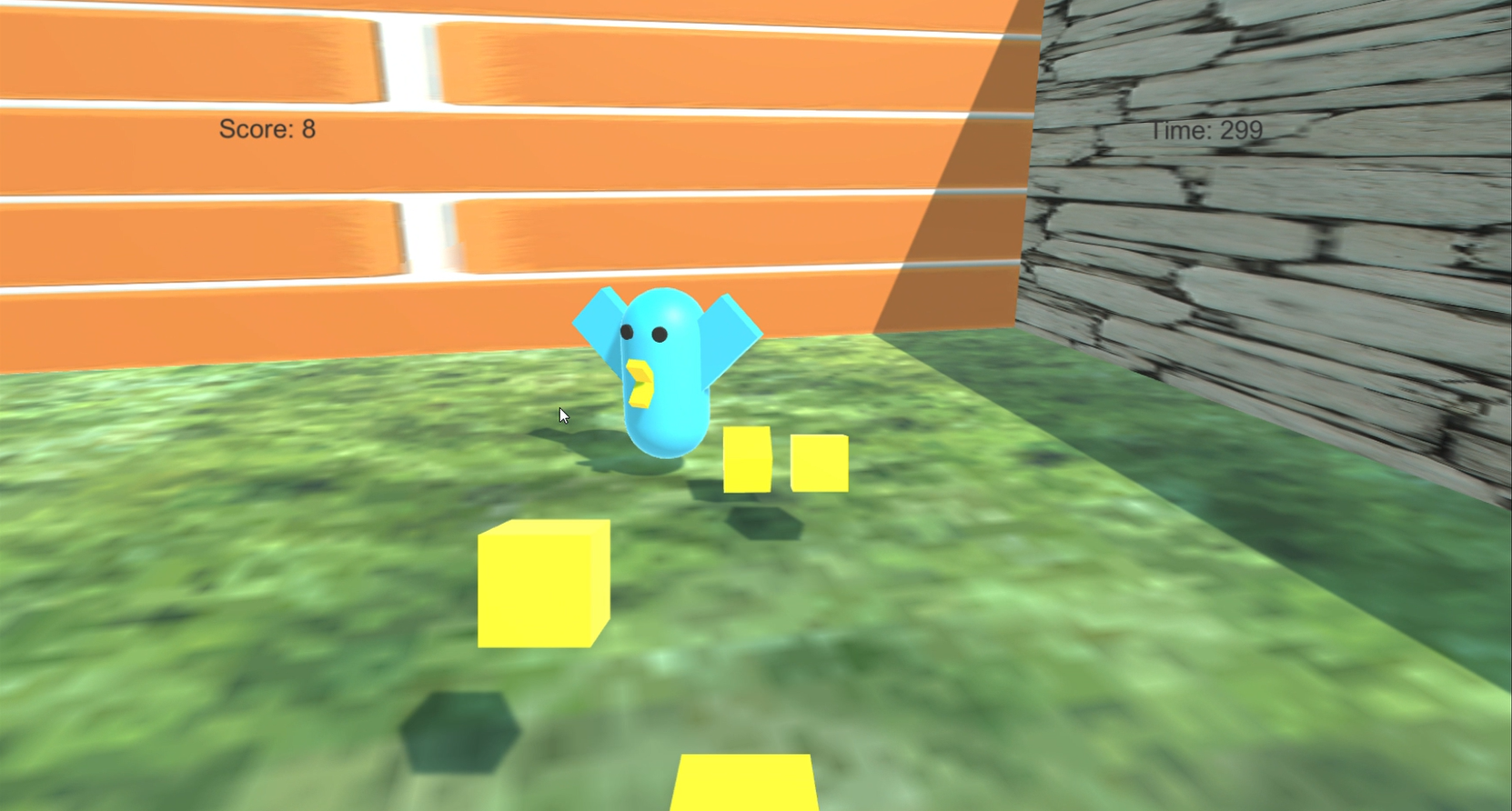
Task: Click the bird's right eye
Action: click(x=660, y=333)
